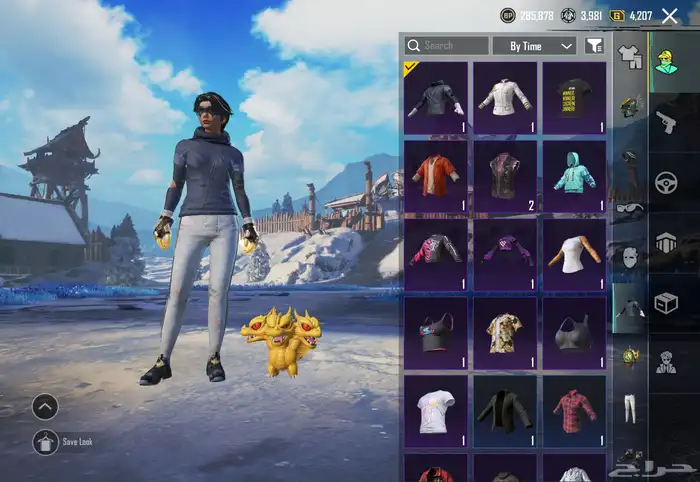
Task: Pick the floral Hawaiian shirt
Action: coord(505,332)
